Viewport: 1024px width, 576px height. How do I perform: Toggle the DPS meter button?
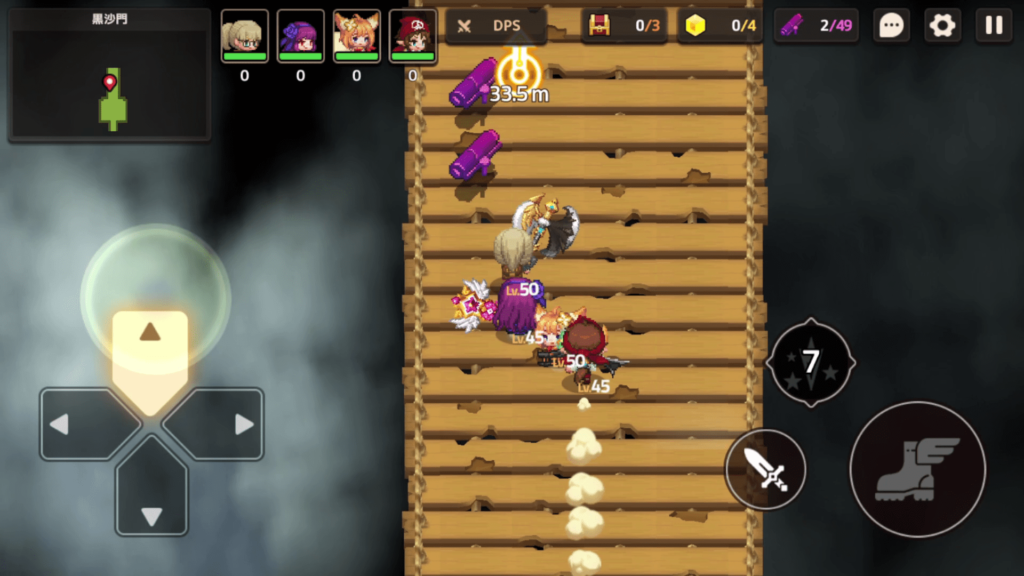[496, 26]
